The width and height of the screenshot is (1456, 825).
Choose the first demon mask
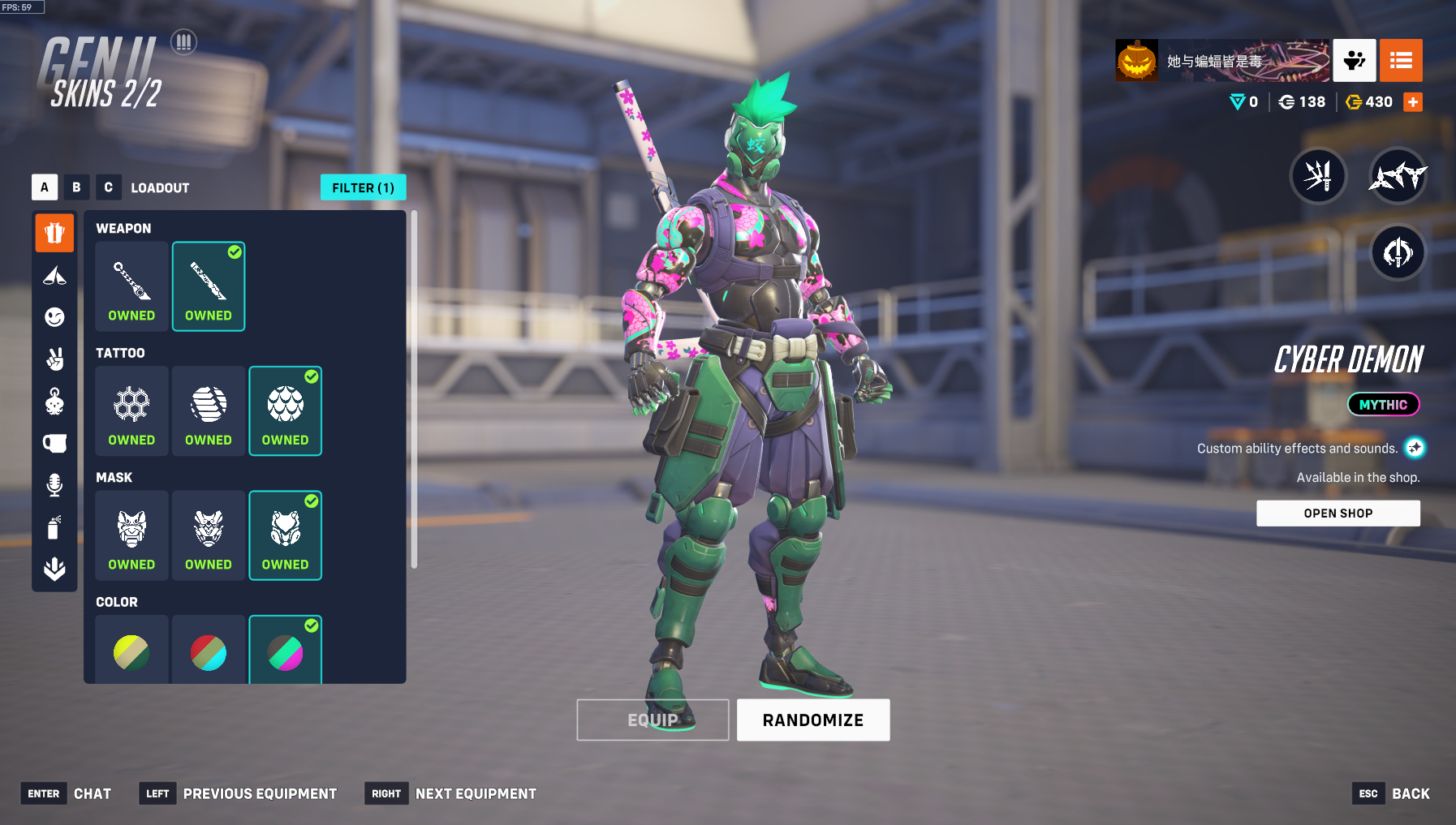131,535
